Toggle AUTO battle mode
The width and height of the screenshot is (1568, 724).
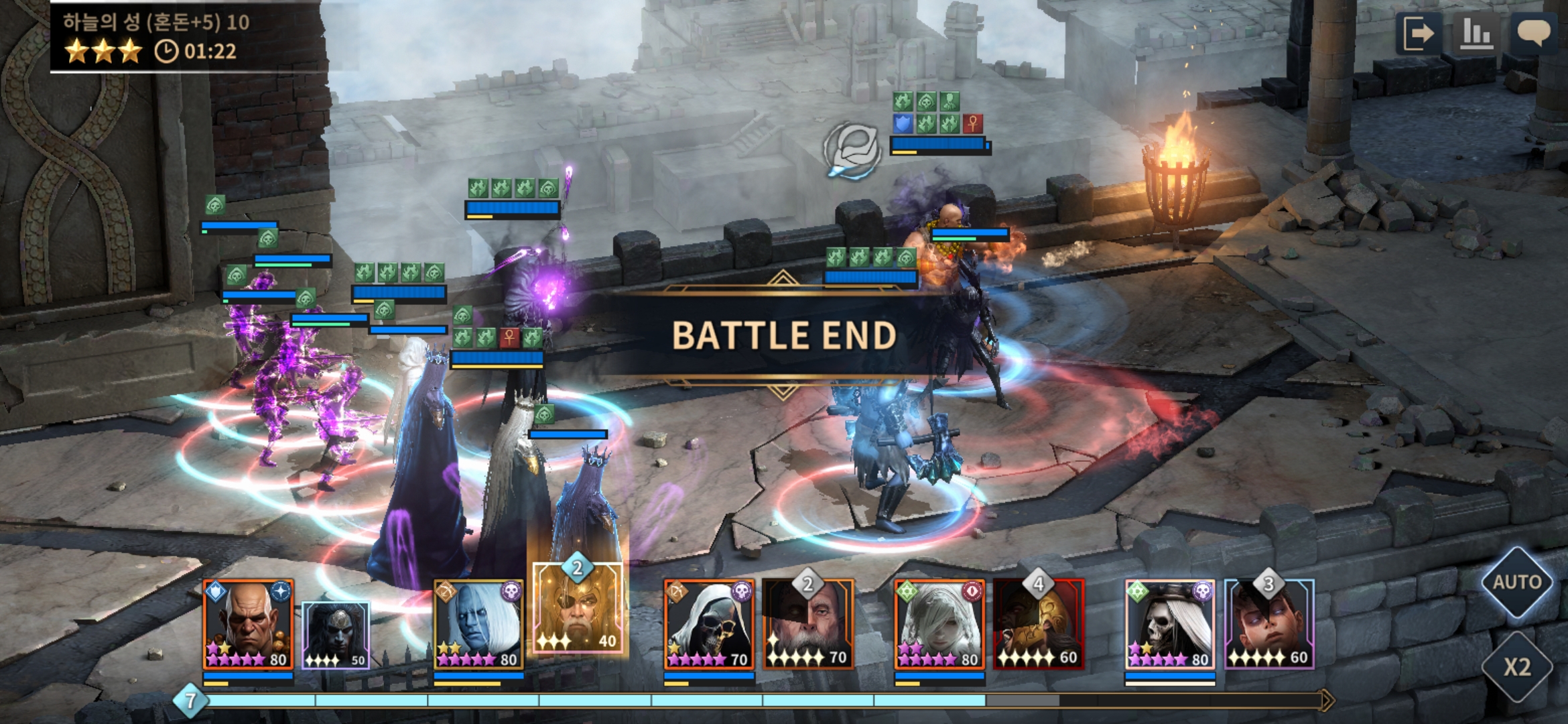pos(1516,582)
